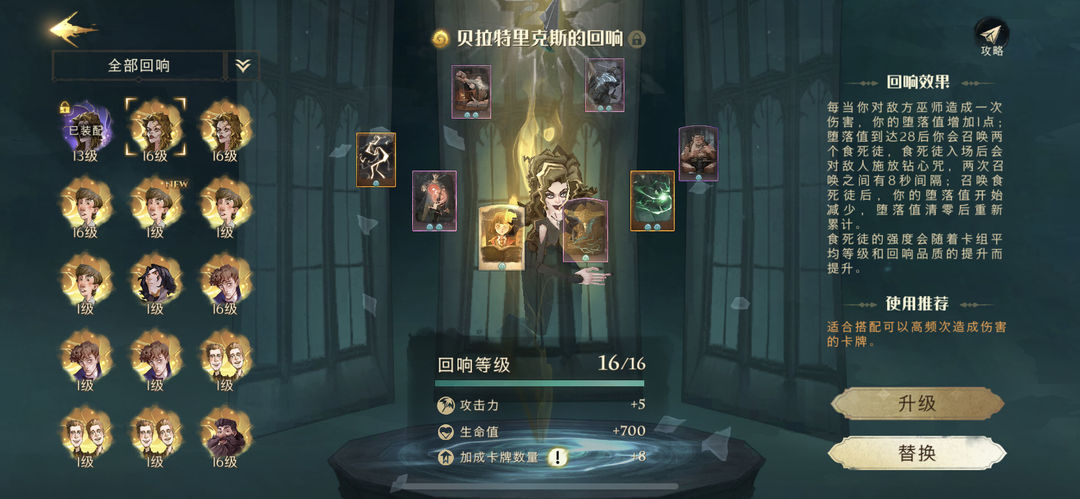The height and width of the screenshot is (499, 1080).
Task: Select the girl reading a book card
Action: 500,236
